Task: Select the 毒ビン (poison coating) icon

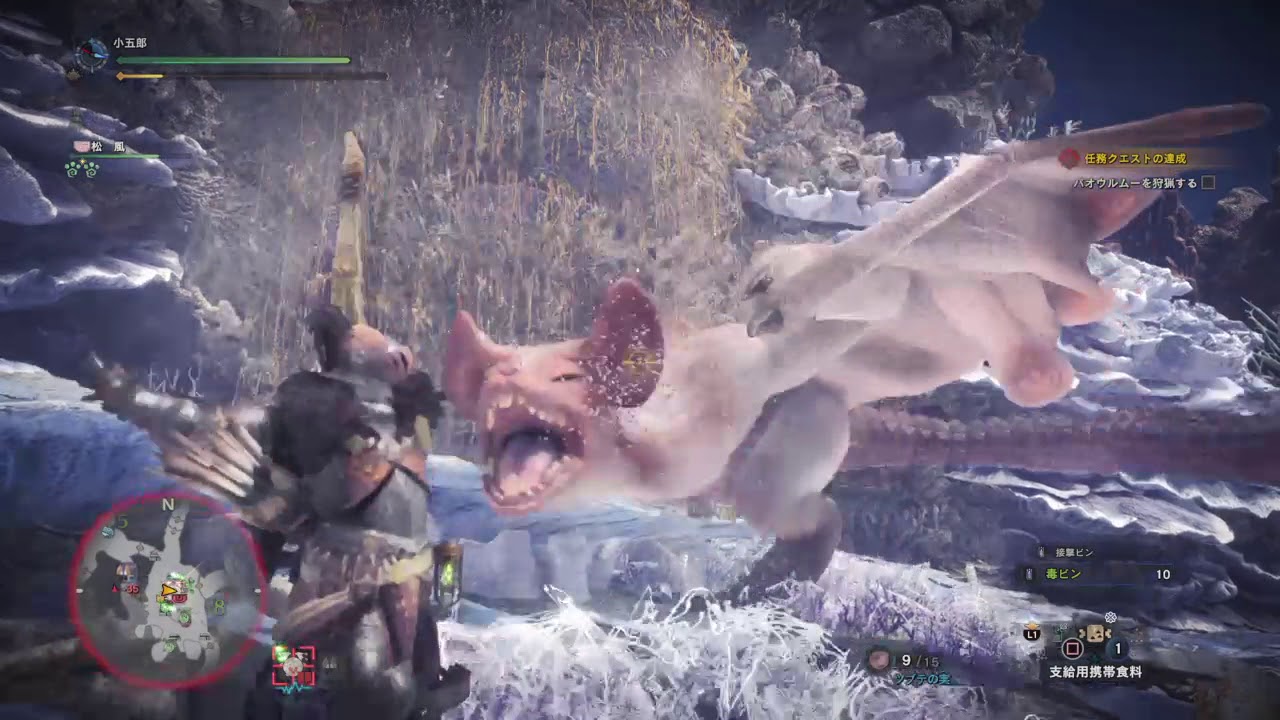Action: click(1029, 573)
